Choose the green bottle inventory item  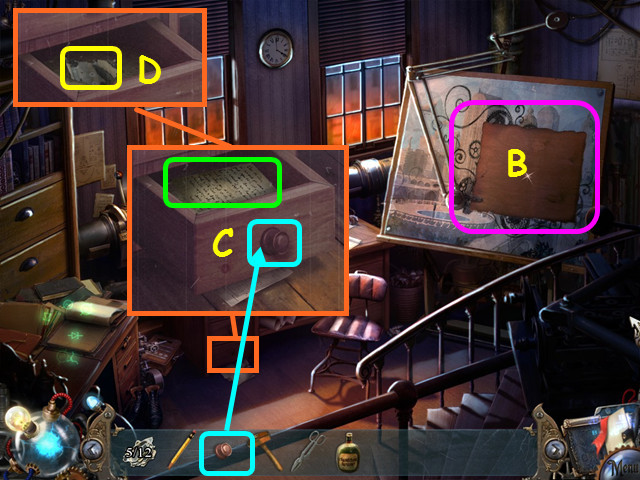pyautogui.click(x=349, y=451)
